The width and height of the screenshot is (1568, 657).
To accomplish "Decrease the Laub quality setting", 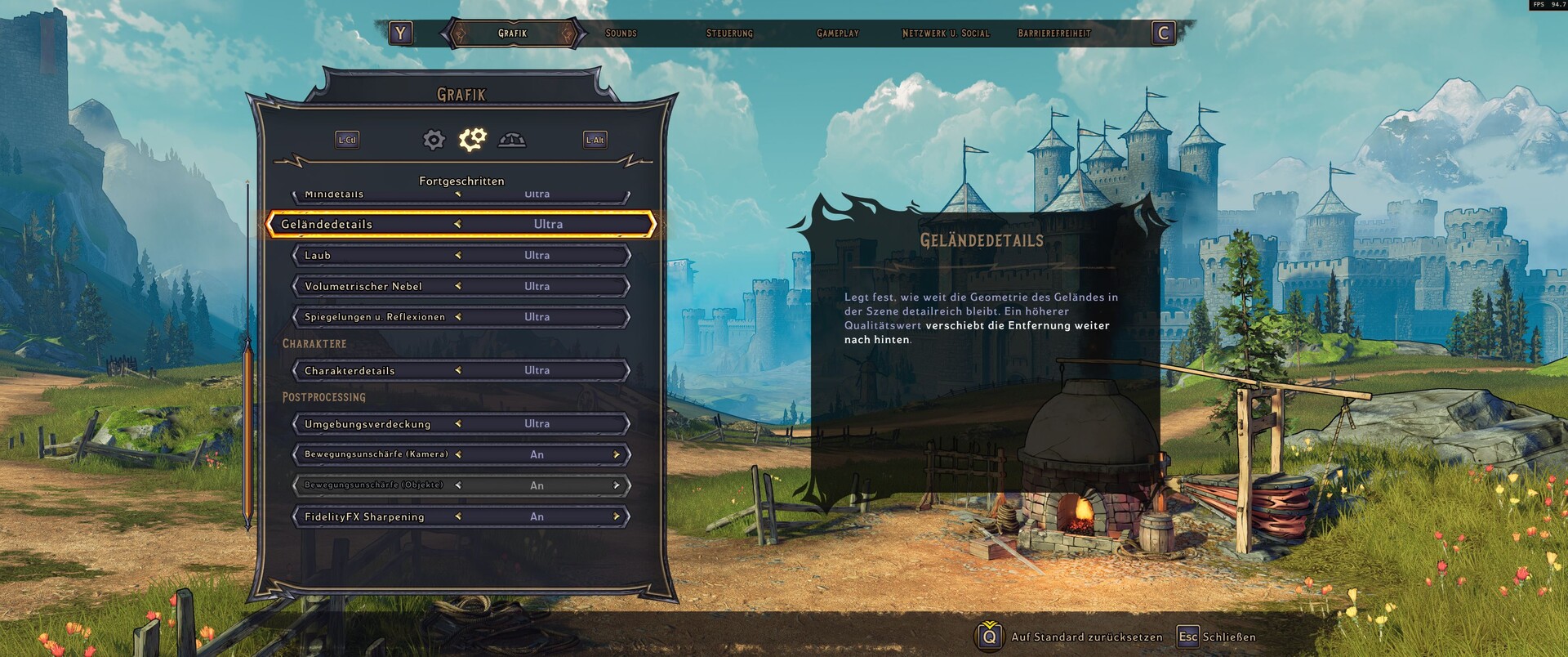I will tap(458, 256).
